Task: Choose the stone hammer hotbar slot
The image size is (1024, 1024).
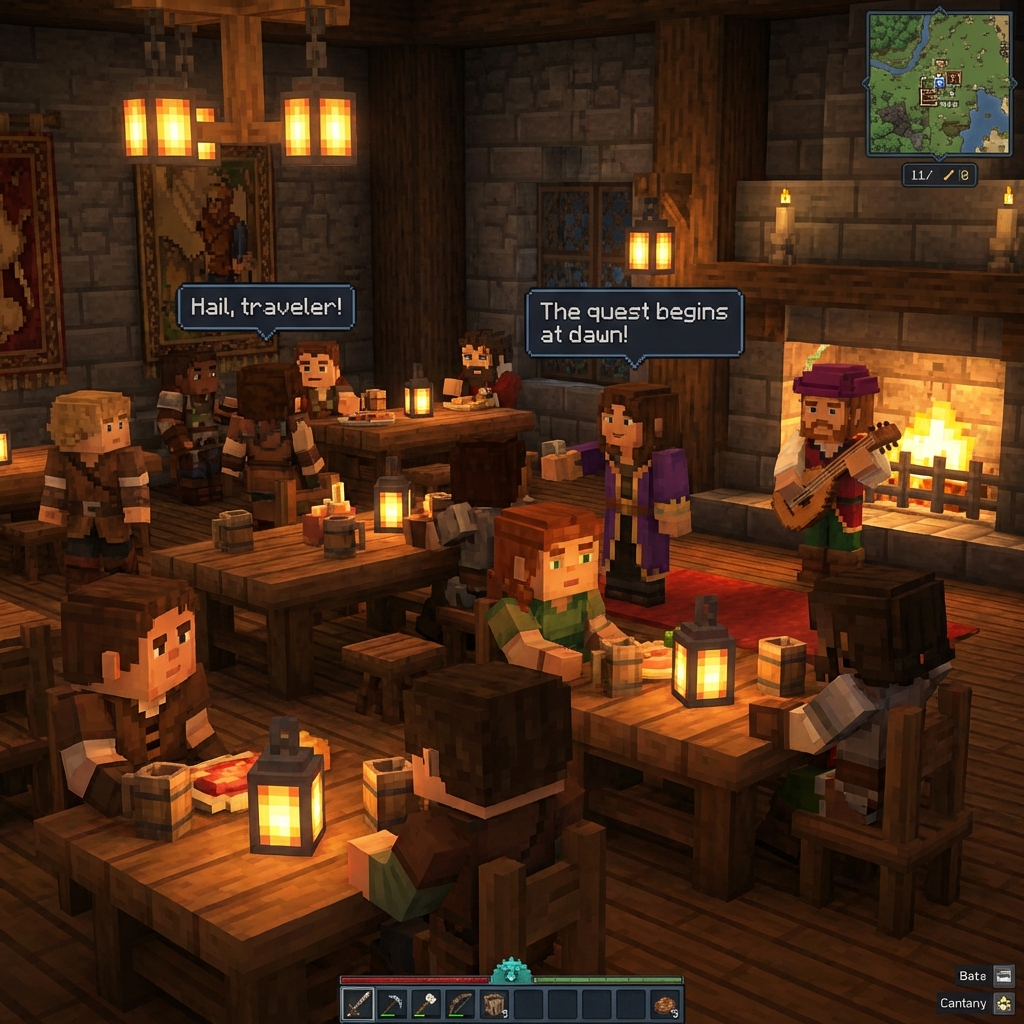Action: [426, 1003]
